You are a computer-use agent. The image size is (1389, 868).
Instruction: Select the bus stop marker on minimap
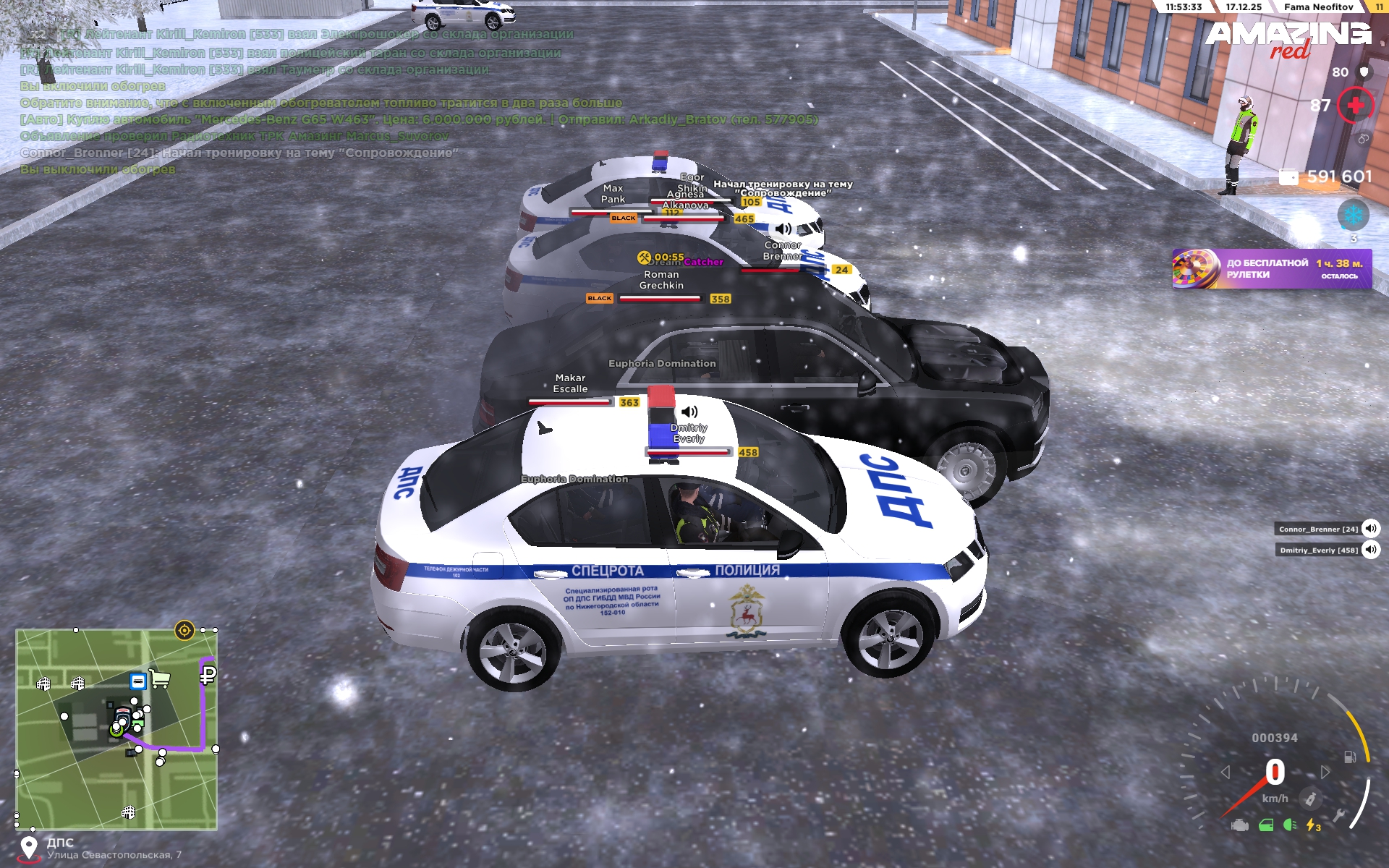pyautogui.click(x=137, y=681)
